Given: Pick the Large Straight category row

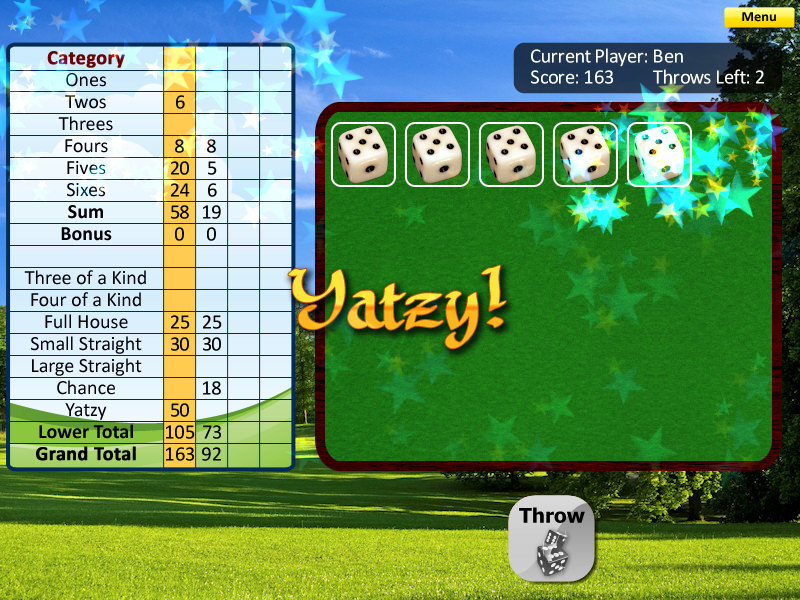Looking at the screenshot, I should (x=86, y=366).
